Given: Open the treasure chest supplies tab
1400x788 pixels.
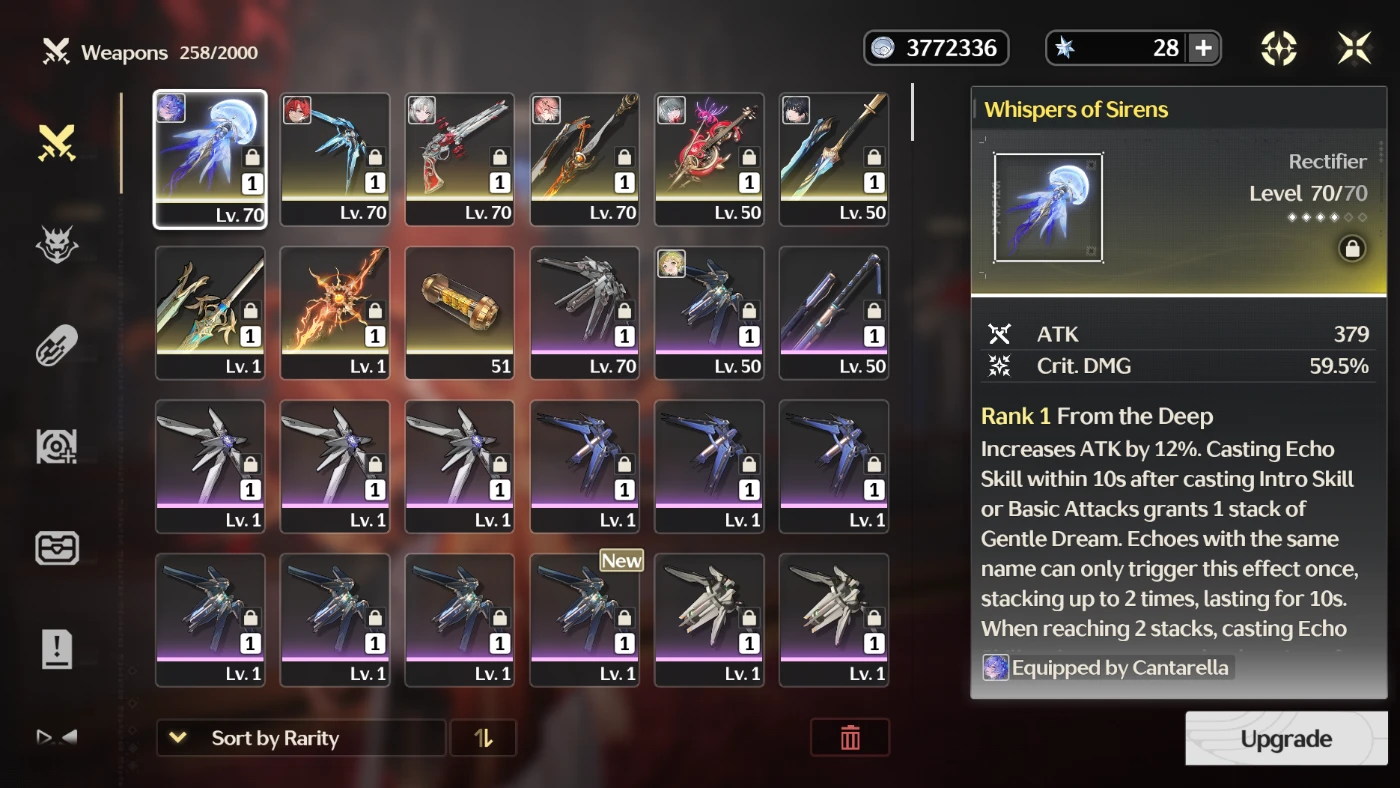Looking at the screenshot, I should pyautogui.click(x=57, y=548).
